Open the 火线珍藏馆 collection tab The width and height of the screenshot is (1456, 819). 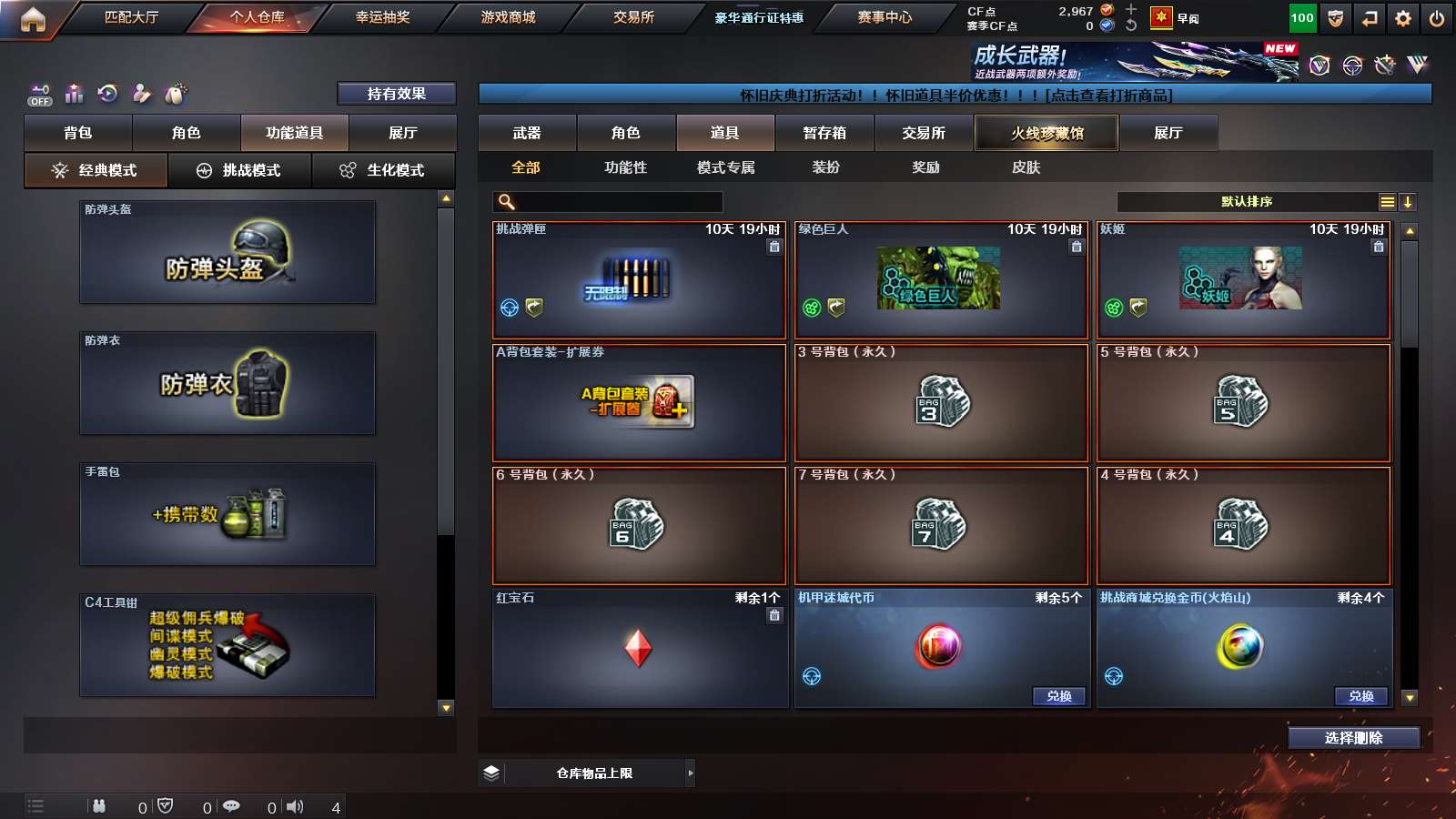[x=1046, y=133]
